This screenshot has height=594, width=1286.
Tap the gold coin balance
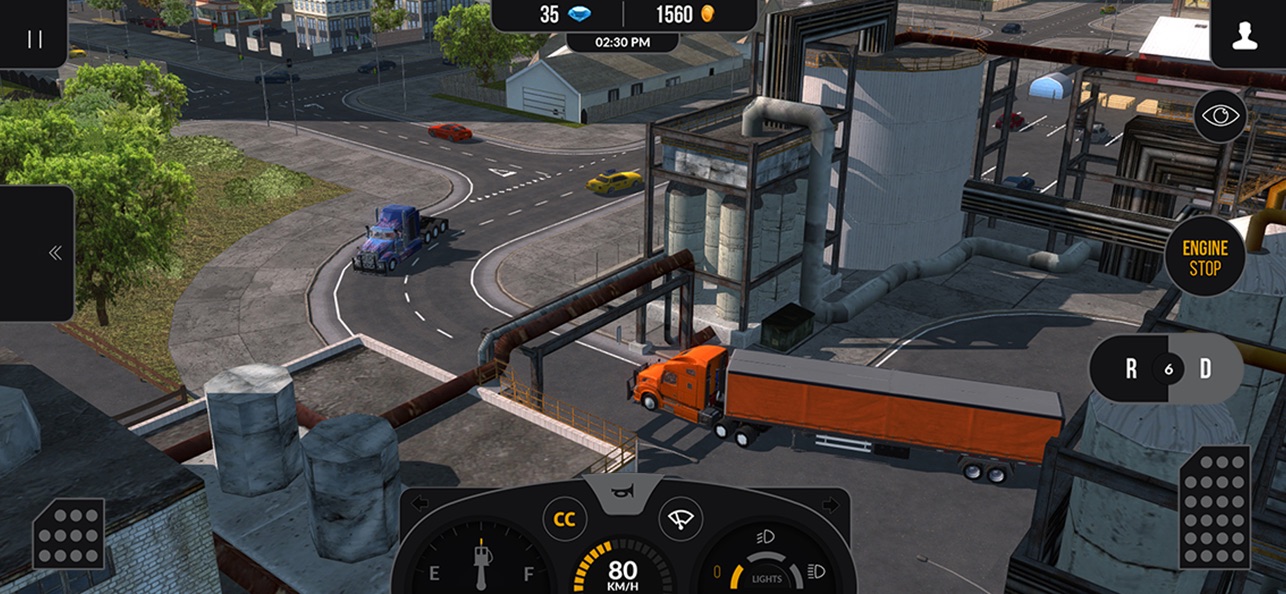688,15
